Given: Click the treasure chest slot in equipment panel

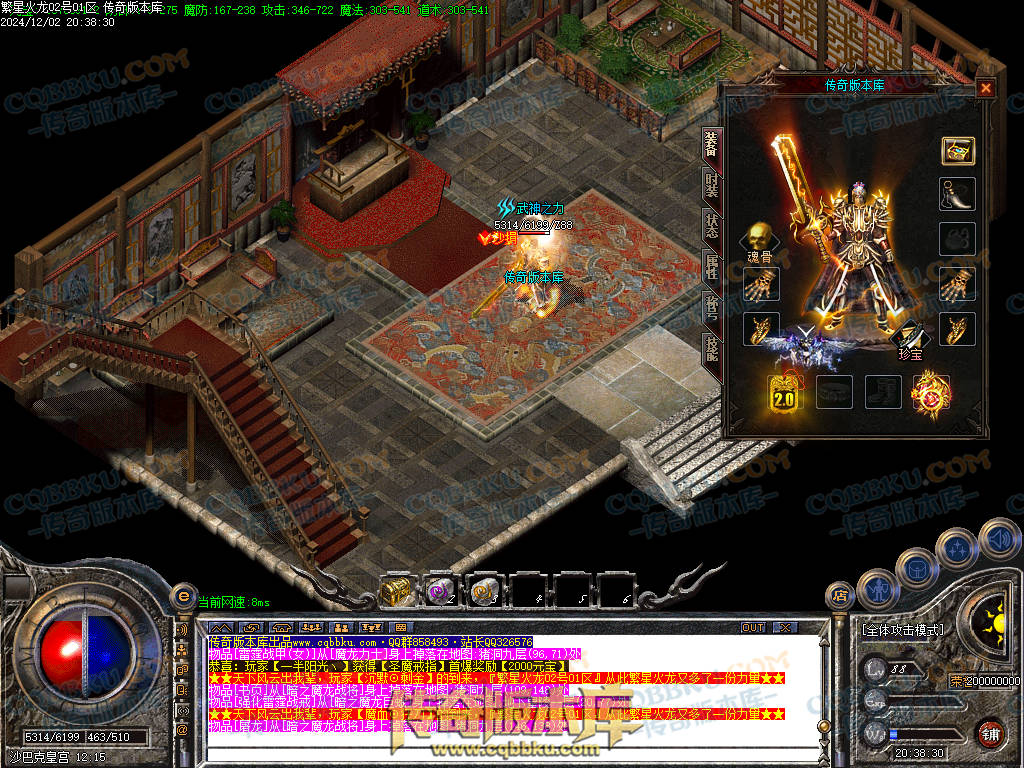Looking at the screenshot, I should (957, 151).
